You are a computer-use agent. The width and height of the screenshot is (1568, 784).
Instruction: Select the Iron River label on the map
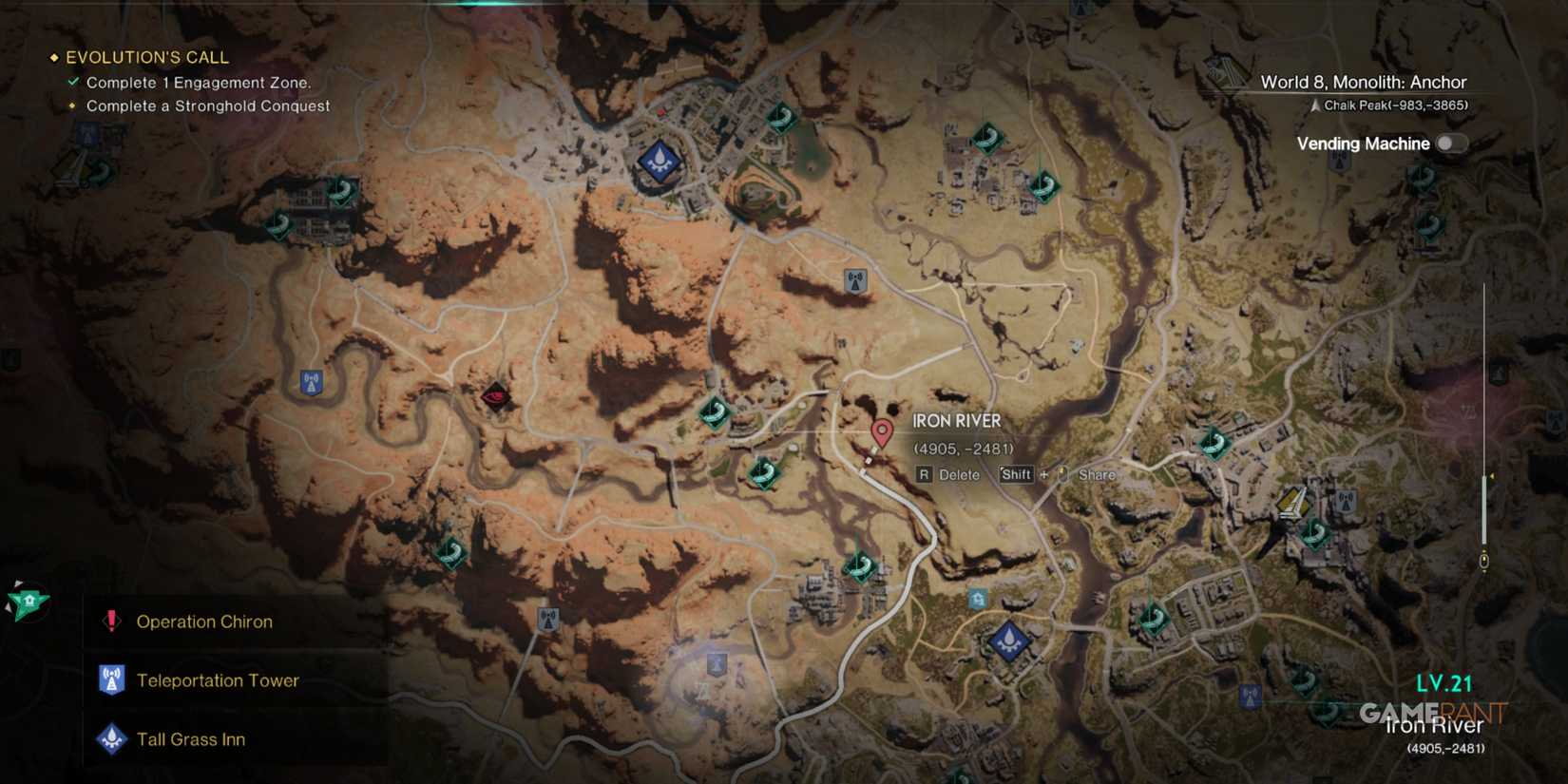956,420
